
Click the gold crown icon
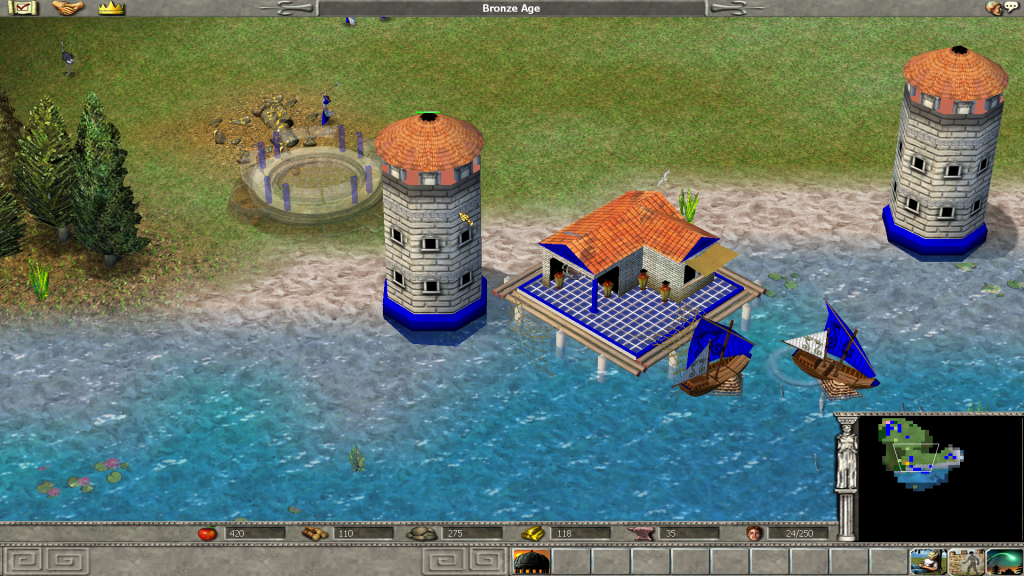pos(111,8)
